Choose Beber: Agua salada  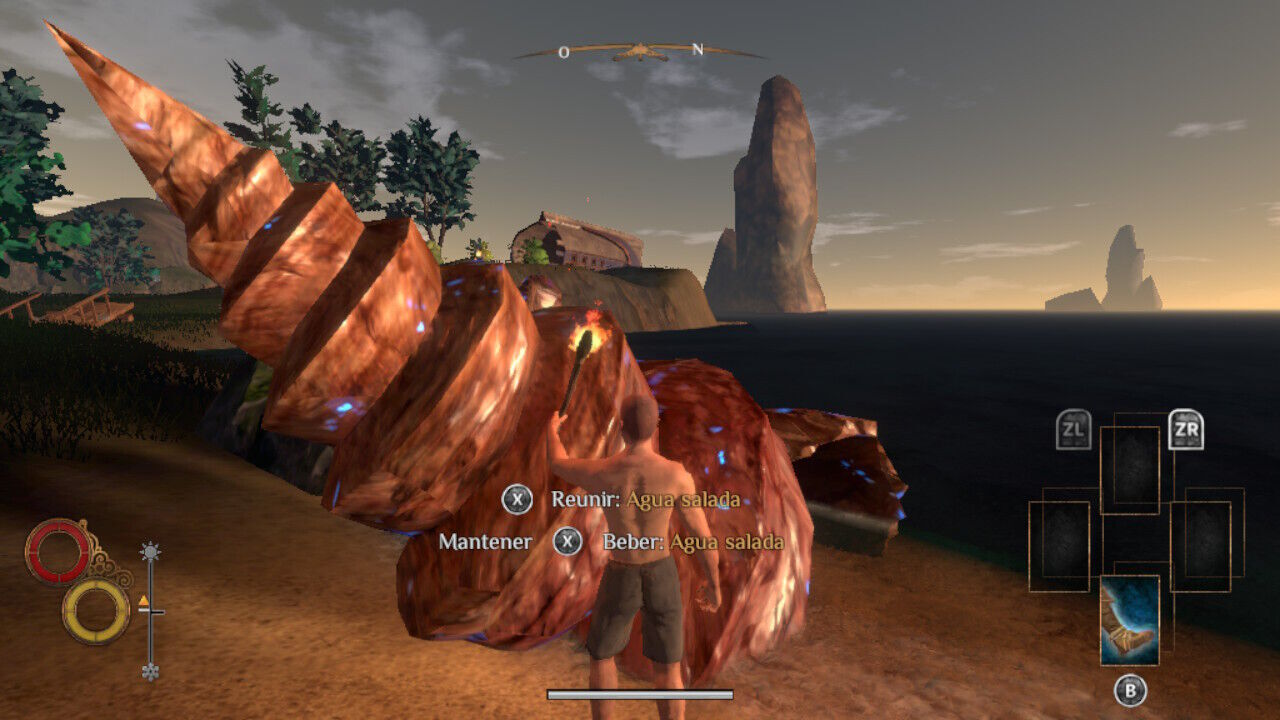(x=692, y=542)
